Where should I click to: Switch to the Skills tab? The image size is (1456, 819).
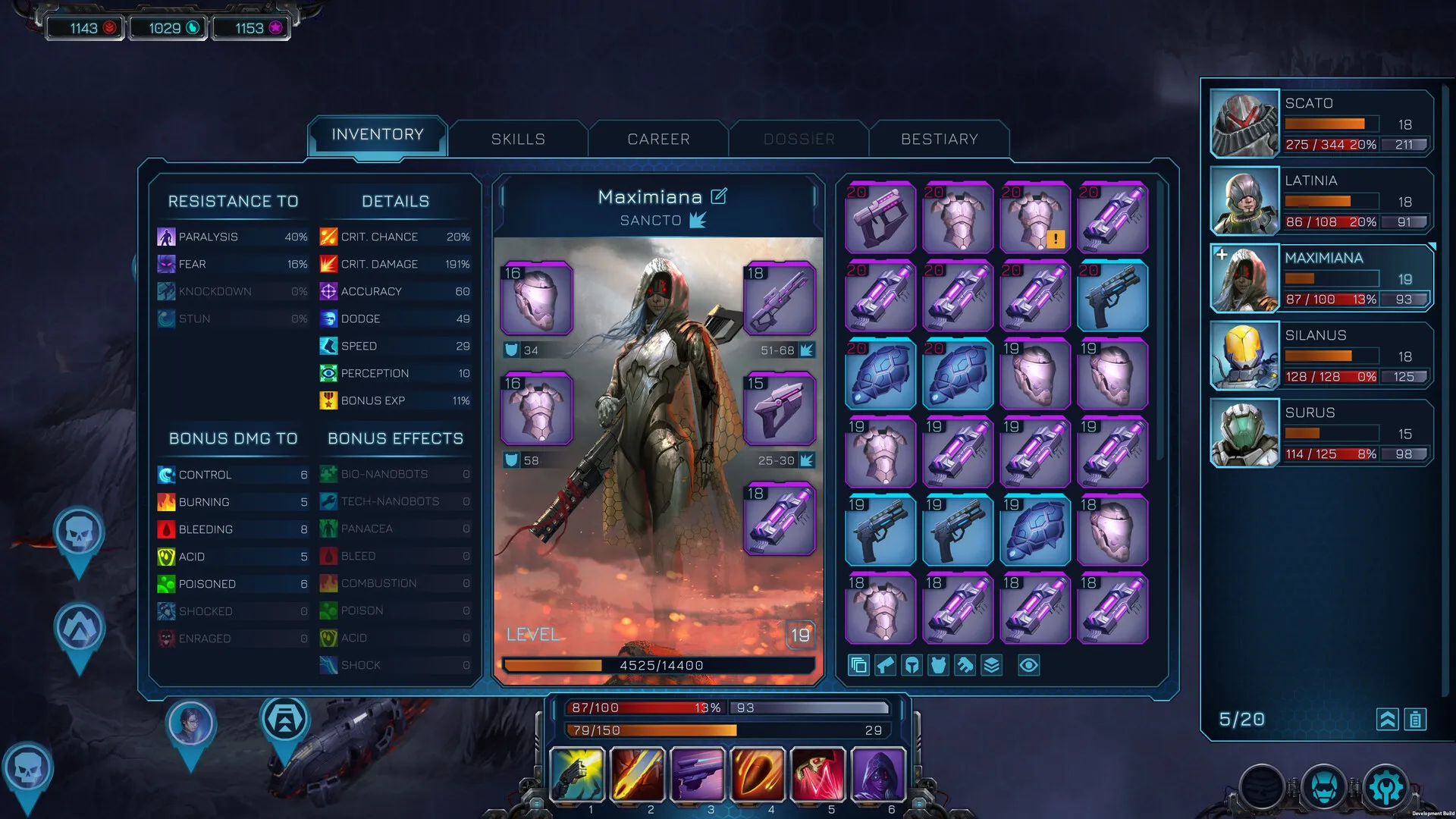pyautogui.click(x=518, y=139)
